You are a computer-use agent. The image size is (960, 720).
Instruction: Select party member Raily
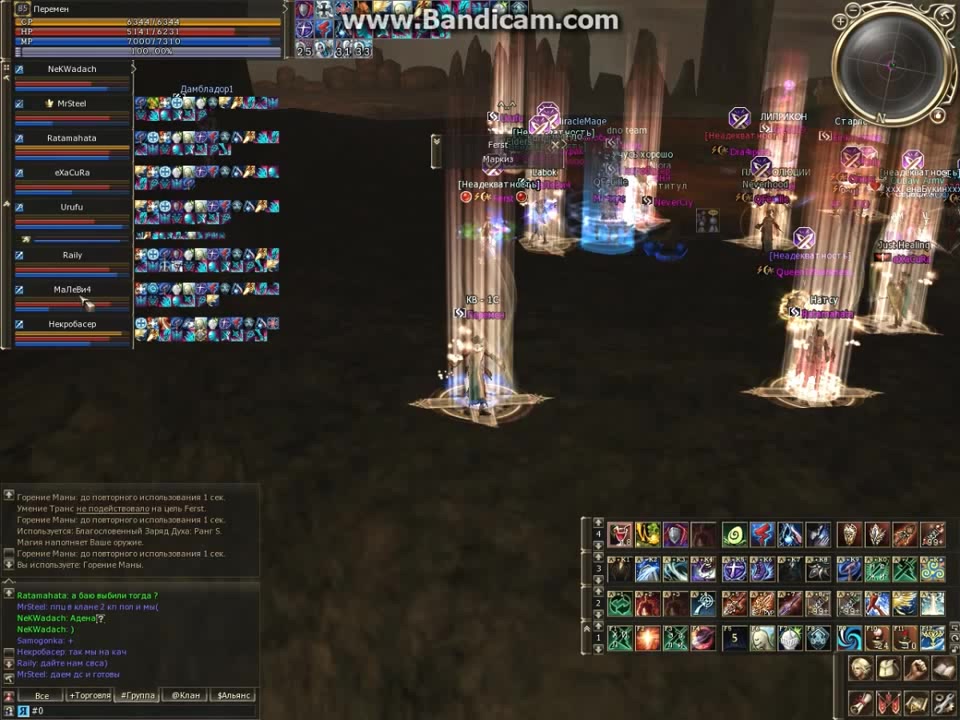72,255
